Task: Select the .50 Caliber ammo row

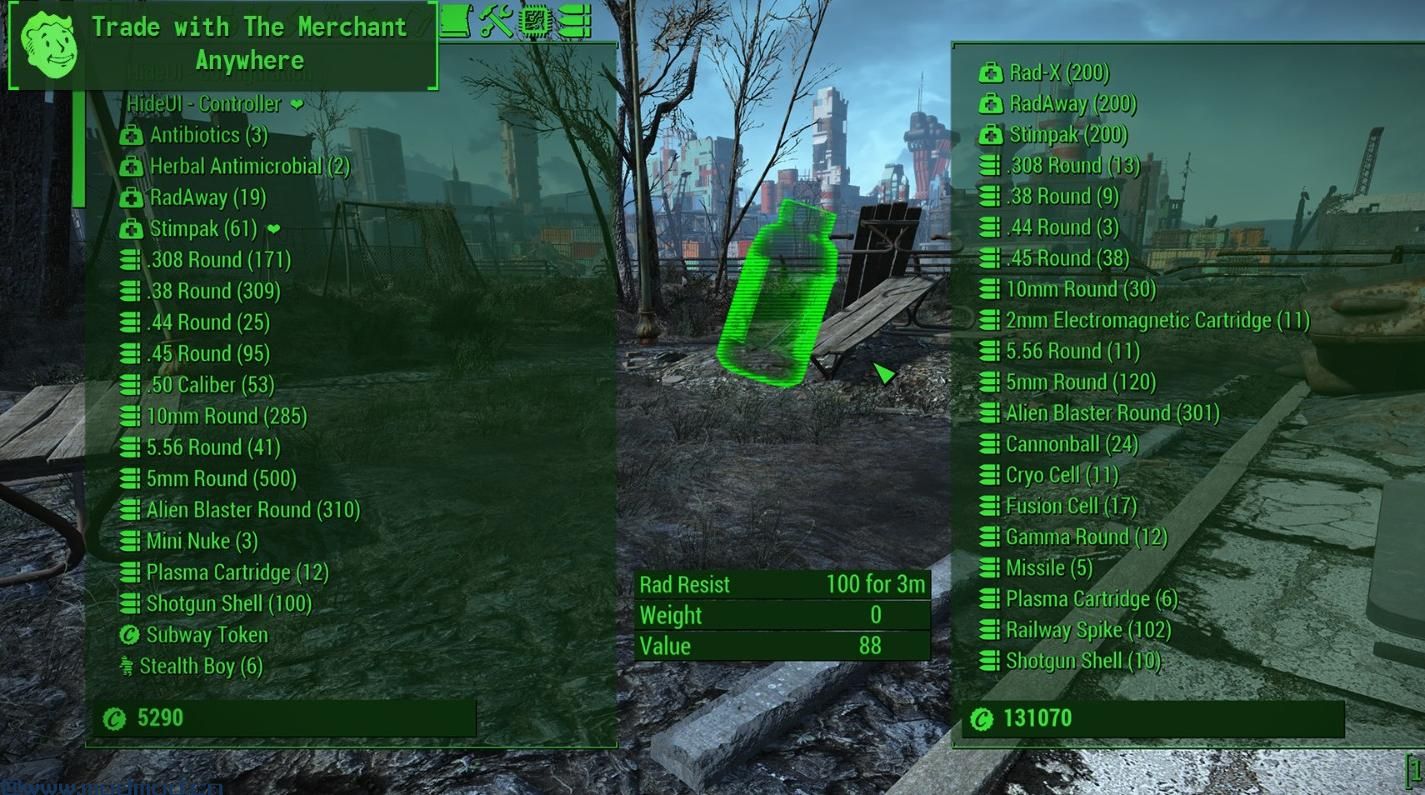Action: (x=210, y=385)
